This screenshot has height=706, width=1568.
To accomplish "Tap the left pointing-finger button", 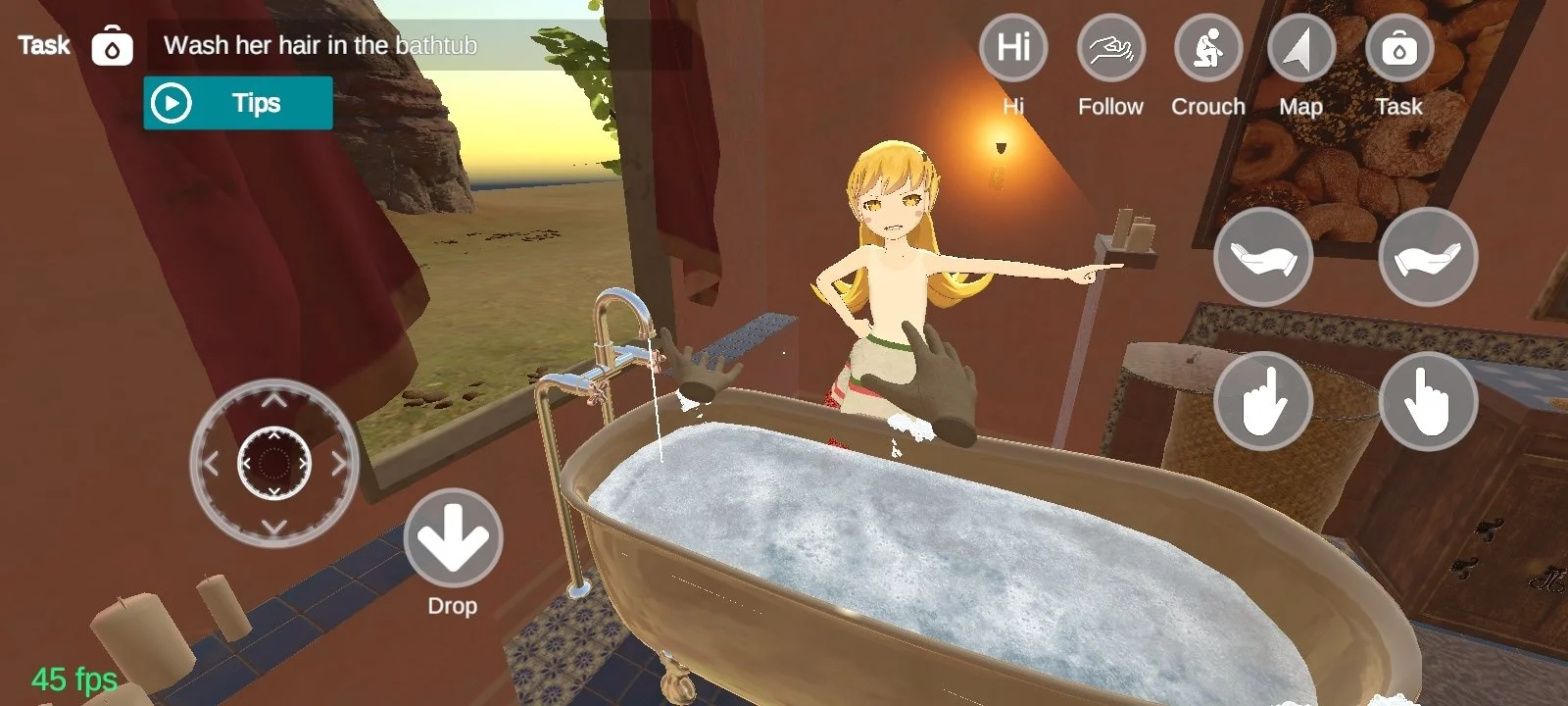I will point(1262,401).
